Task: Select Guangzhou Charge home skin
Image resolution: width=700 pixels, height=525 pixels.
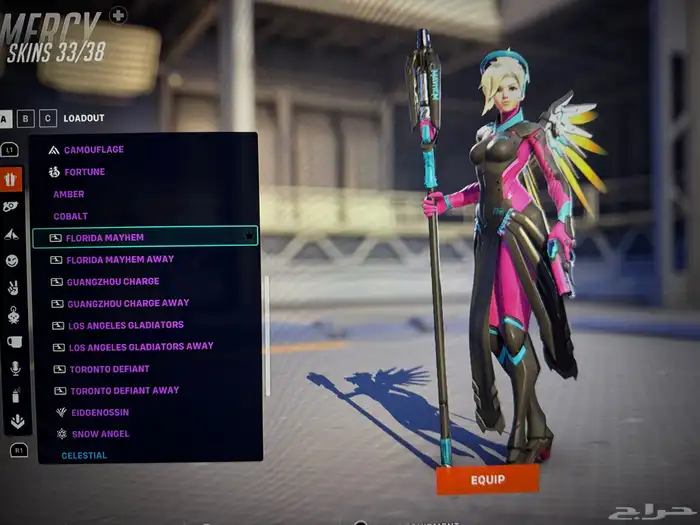Action: pyautogui.click(x=112, y=281)
